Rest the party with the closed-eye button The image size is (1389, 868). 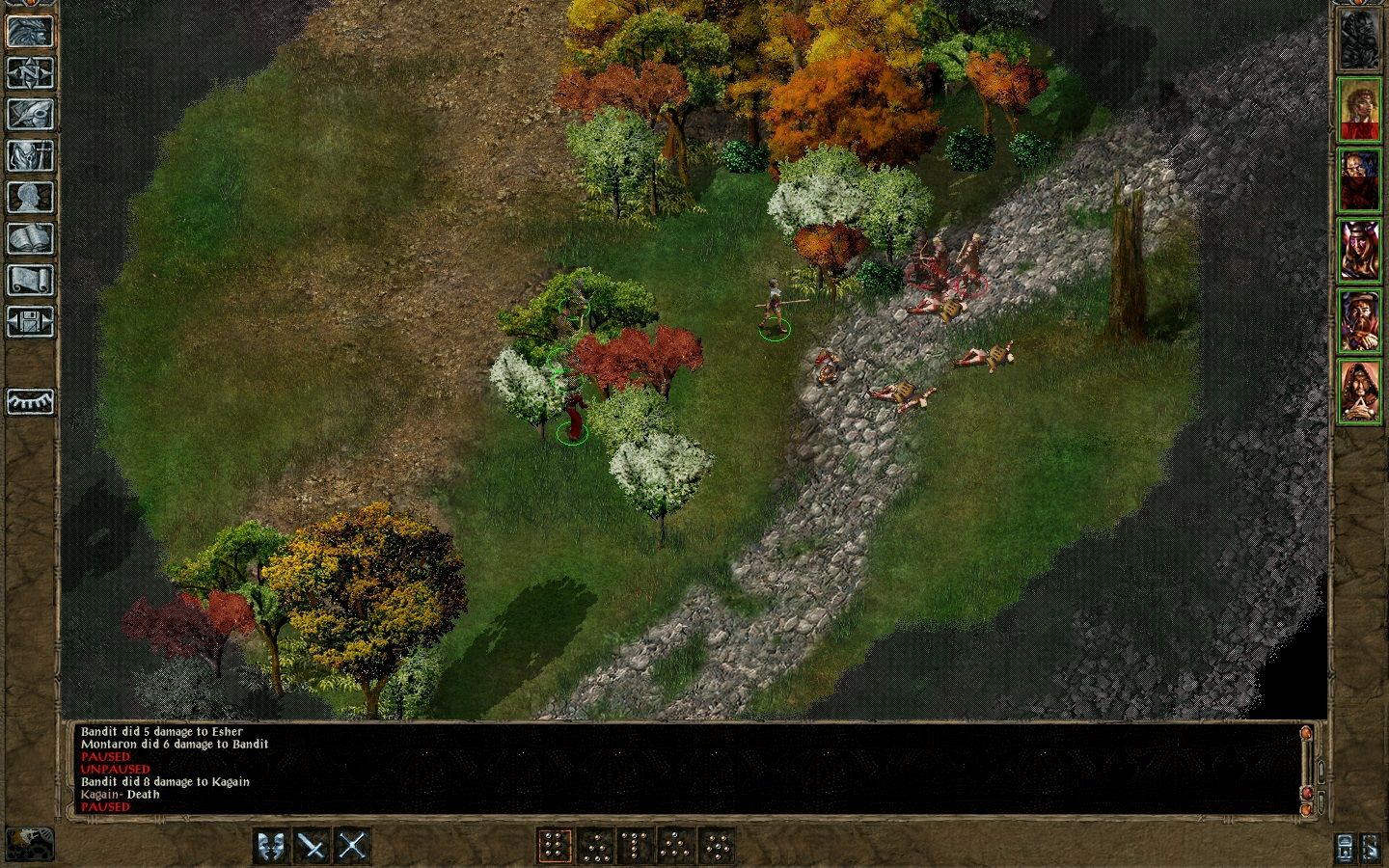(30, 401)
